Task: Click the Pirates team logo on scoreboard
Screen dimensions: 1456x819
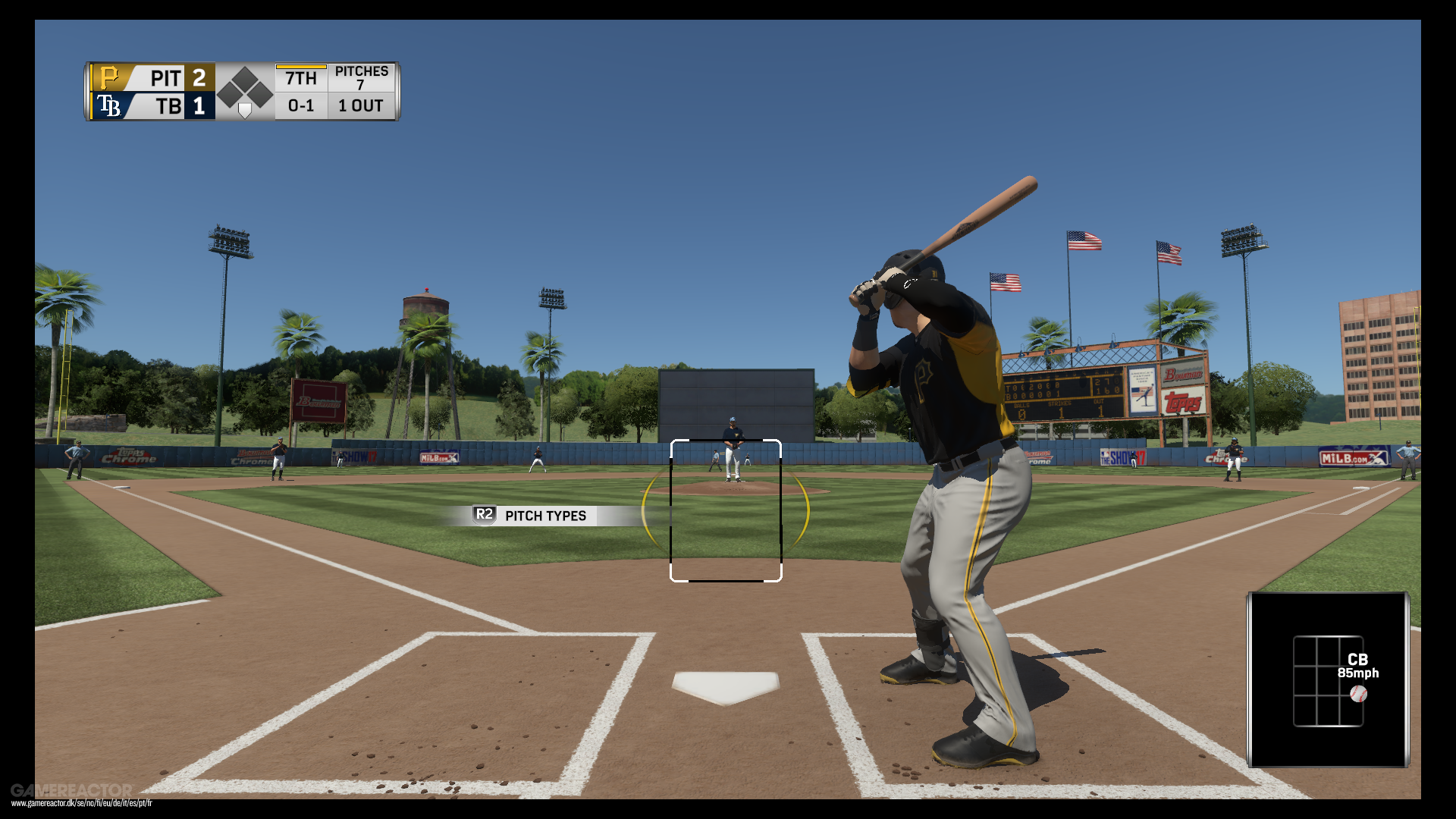Action: [x=108, y=77]
